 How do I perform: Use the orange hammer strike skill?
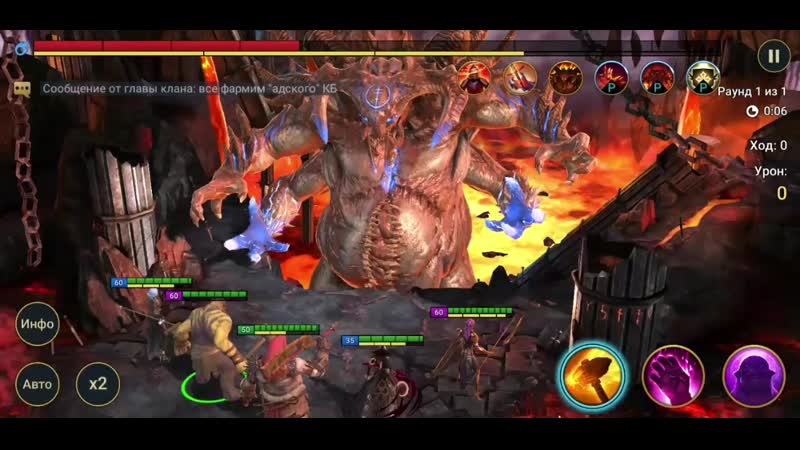pos(592,375)
